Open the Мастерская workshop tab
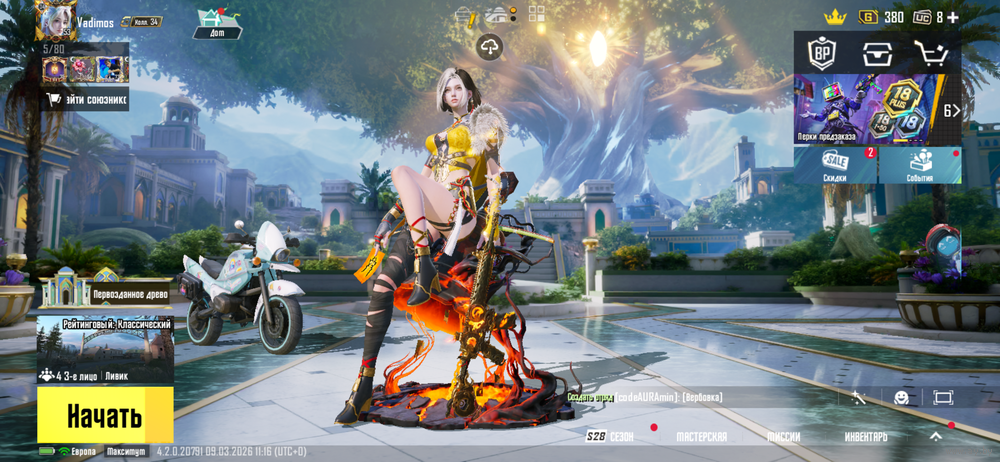This screenshot has height=462, width=1000. 701,437
